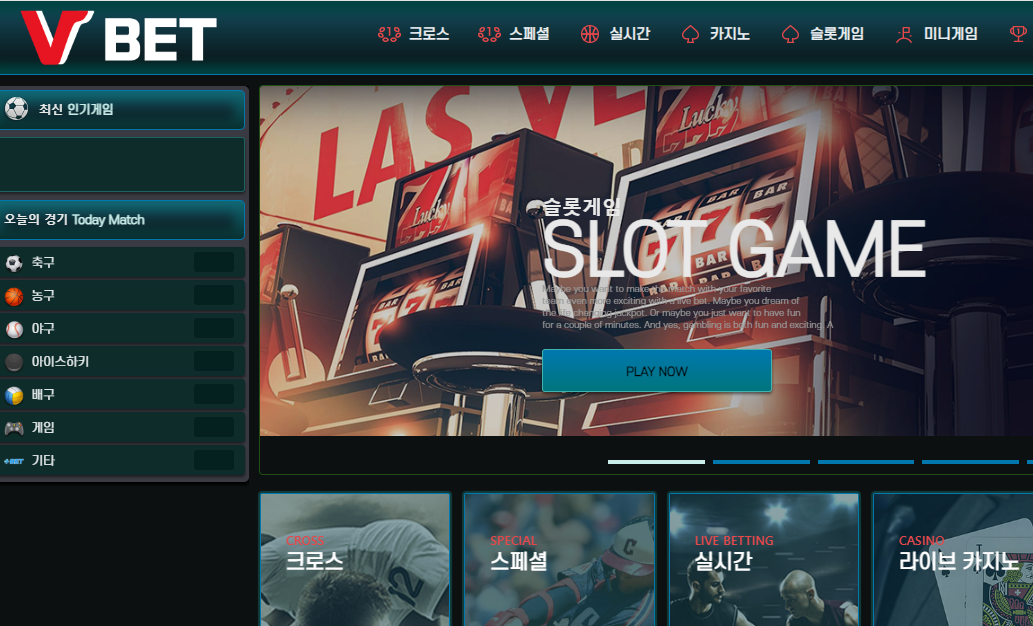This screenshot has height=626, width=1033.
Task: Click the VBET logo
Action: [118, 37]
